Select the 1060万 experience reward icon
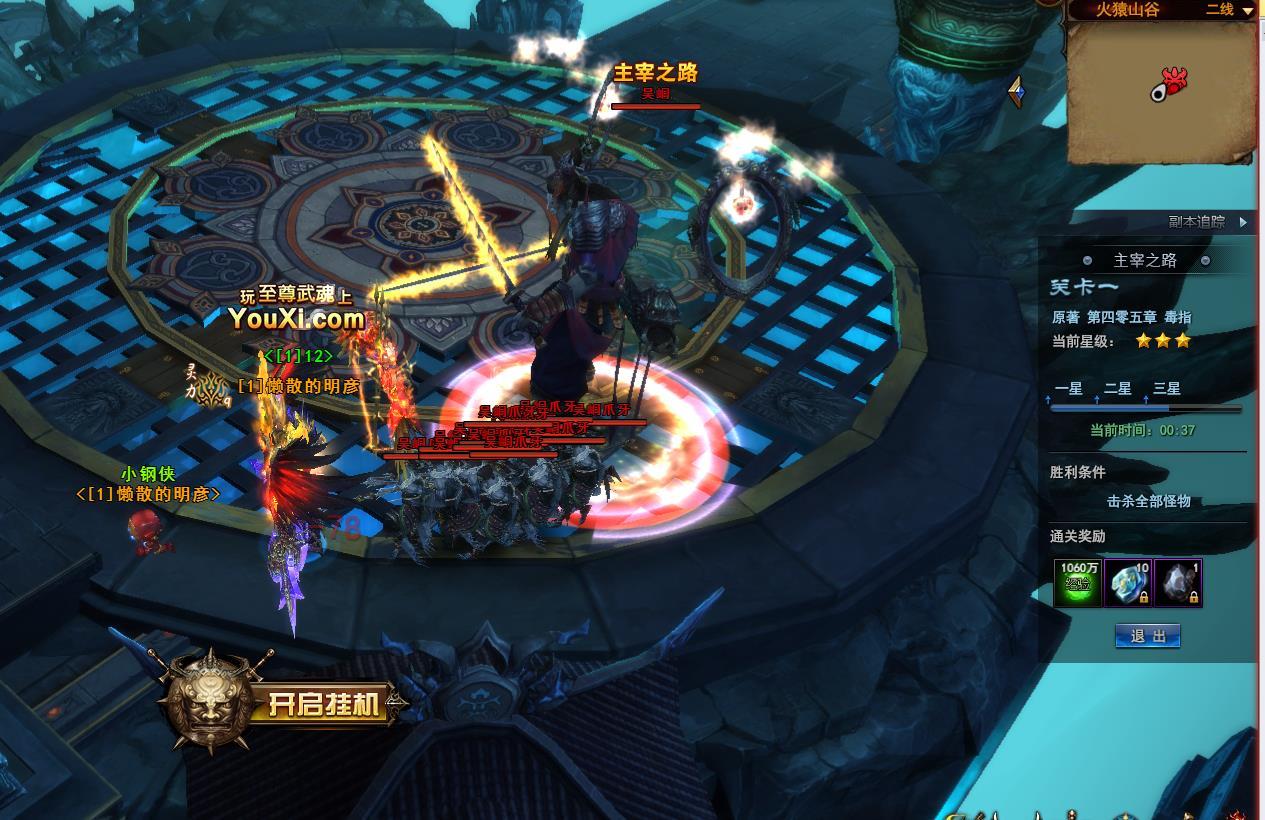The width and height of the screenshot is (1265, 820). pyautogui.click(x=1079, y=583)
